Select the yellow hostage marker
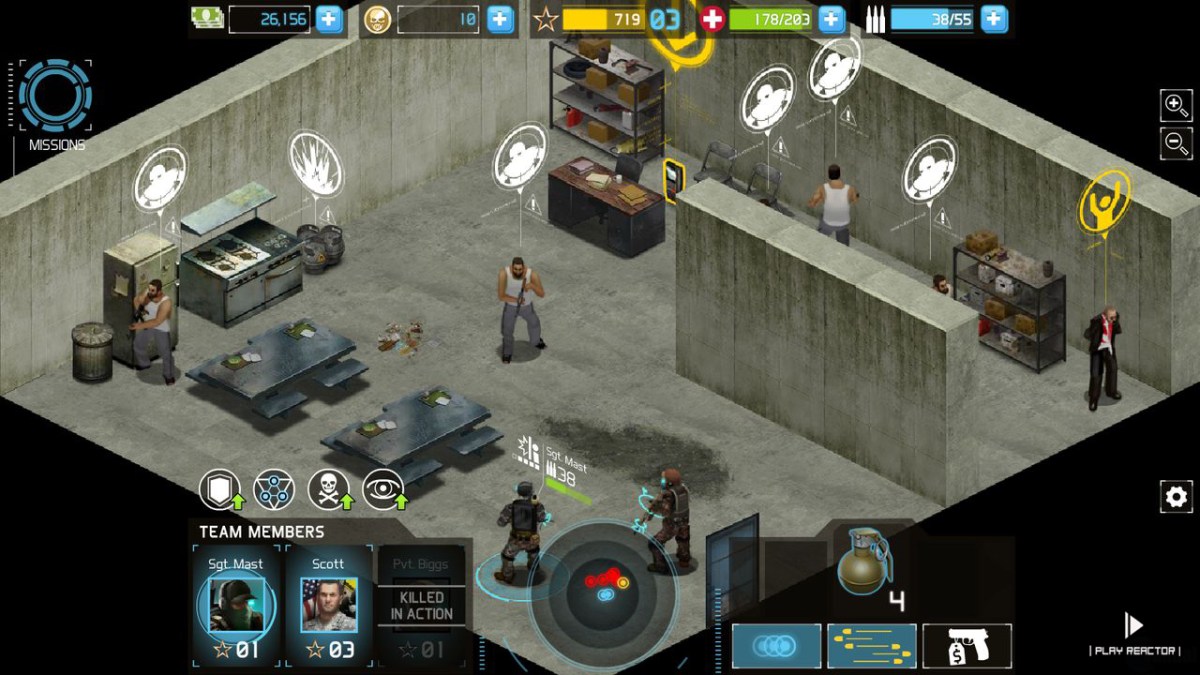Viewport: 1200px width, 675px height. point(1104,200)
